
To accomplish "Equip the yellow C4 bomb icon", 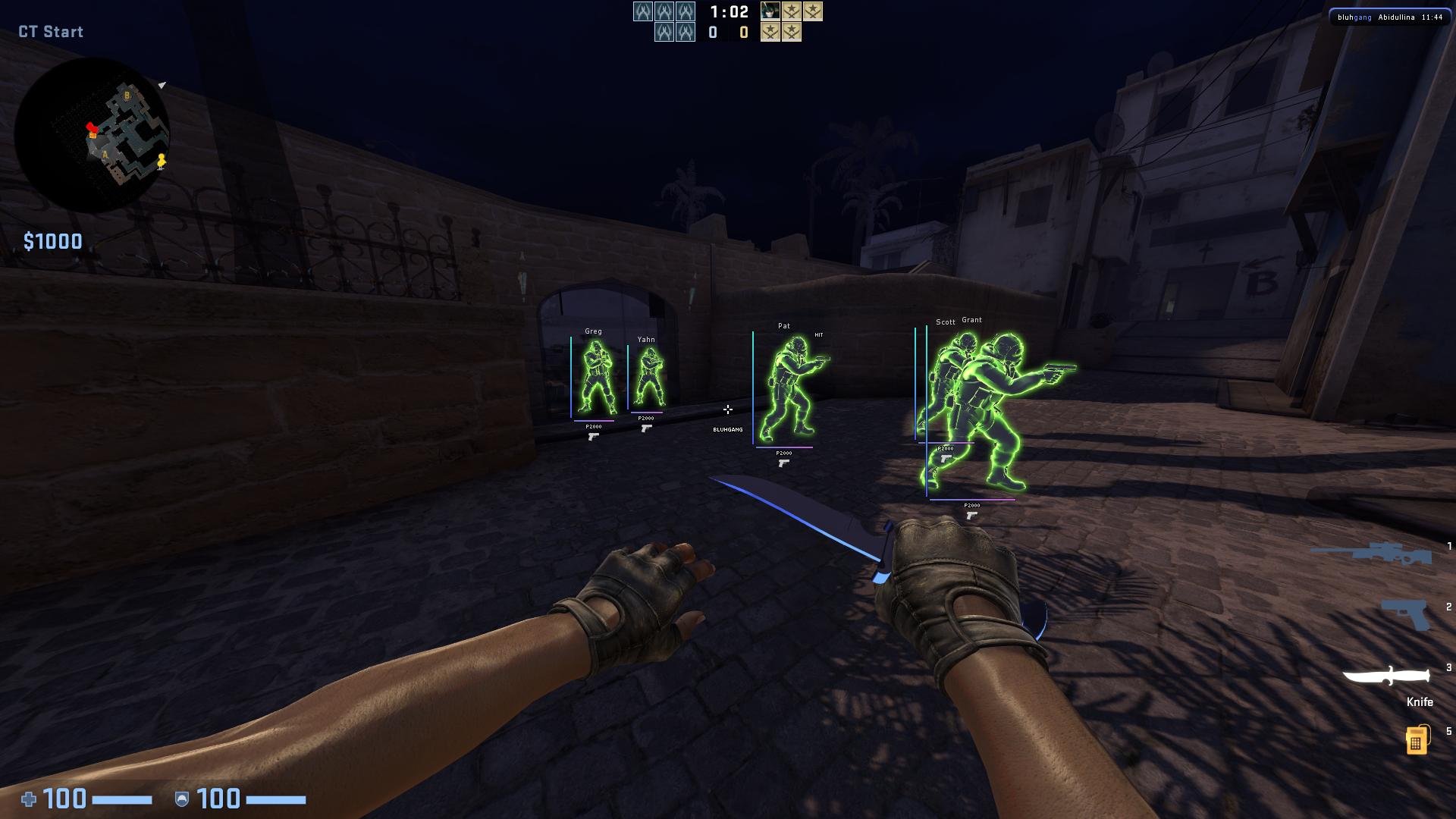I will 1416,739.
